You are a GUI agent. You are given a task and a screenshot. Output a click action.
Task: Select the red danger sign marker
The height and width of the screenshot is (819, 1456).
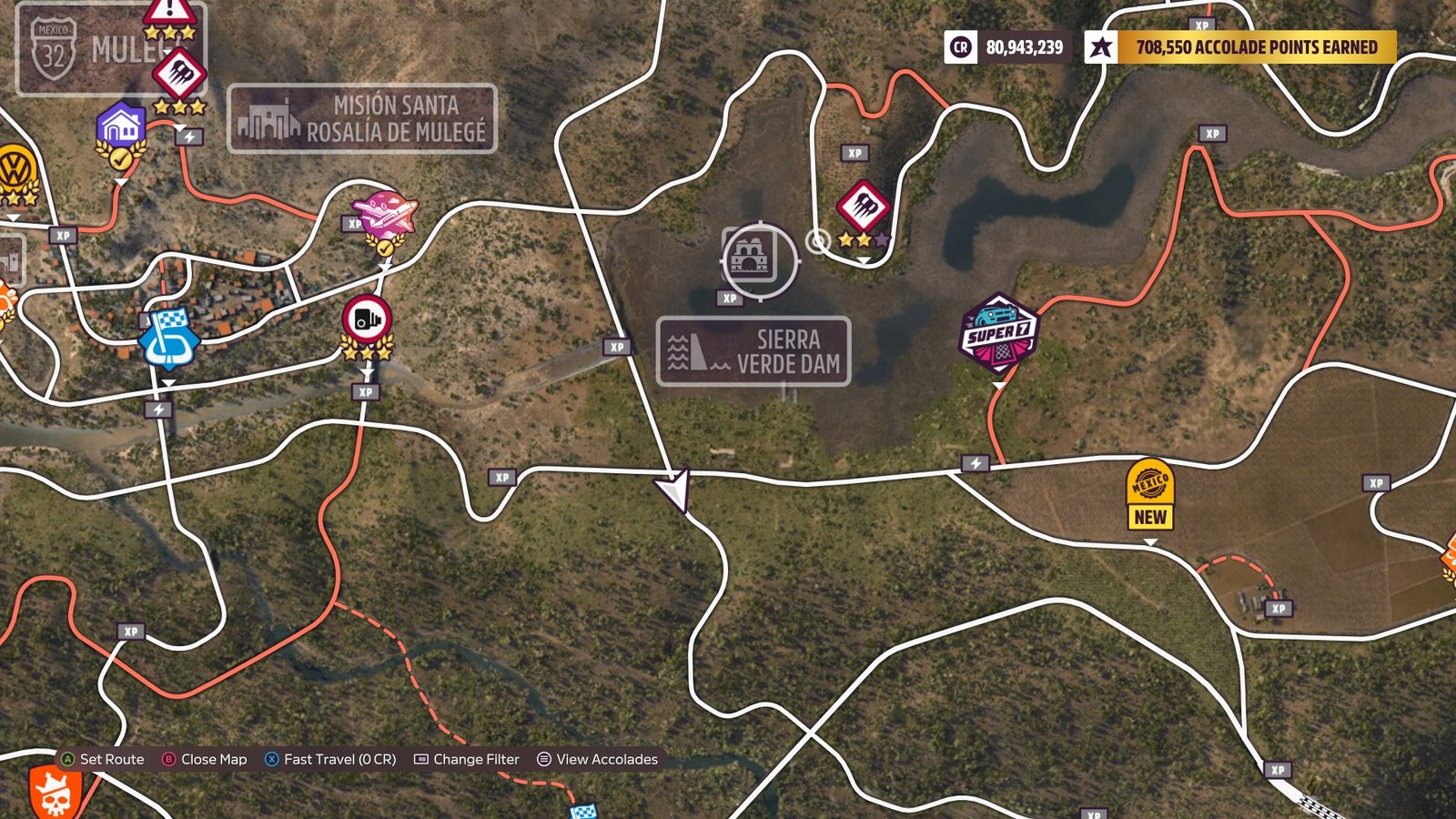tap(169, 13)
